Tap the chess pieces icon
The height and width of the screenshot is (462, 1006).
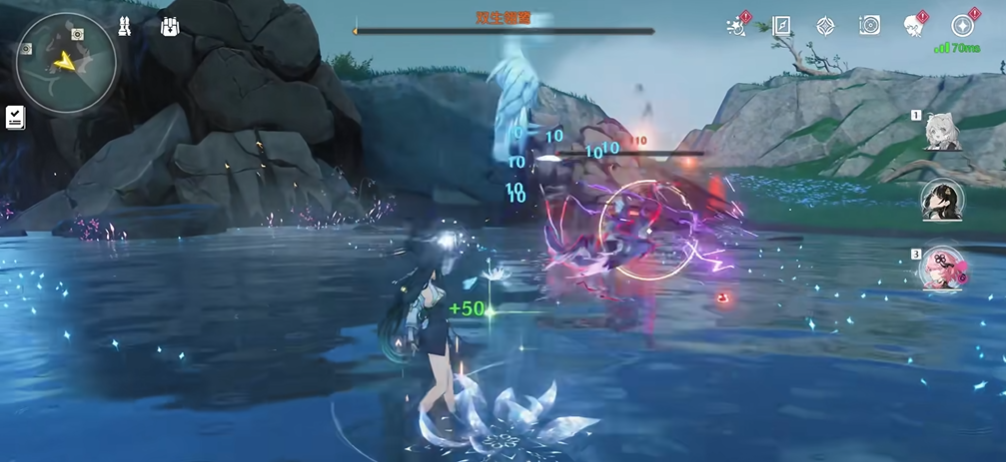pyautogui.click(x=125, y=27)
